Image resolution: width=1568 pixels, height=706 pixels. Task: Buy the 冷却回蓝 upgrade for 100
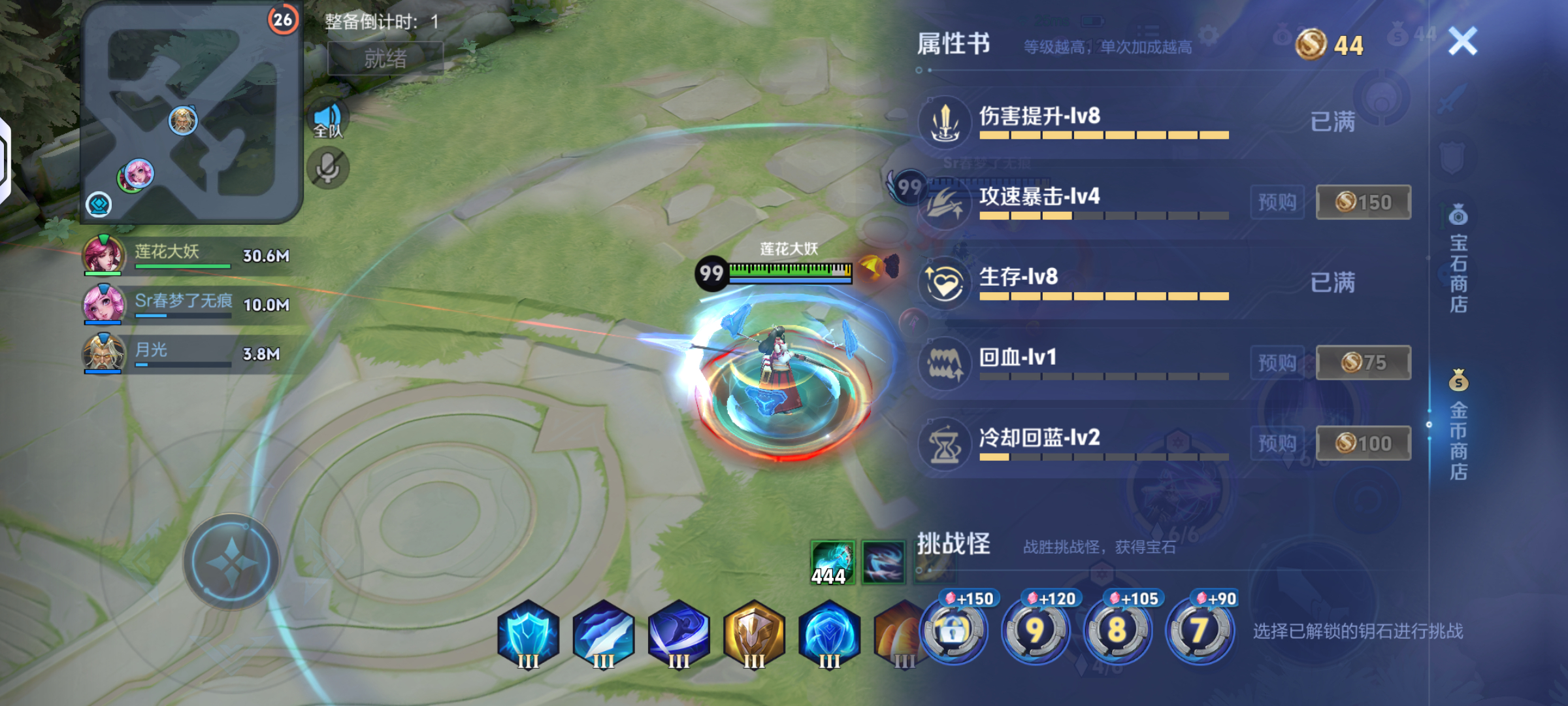click(x=1363, y=443)
